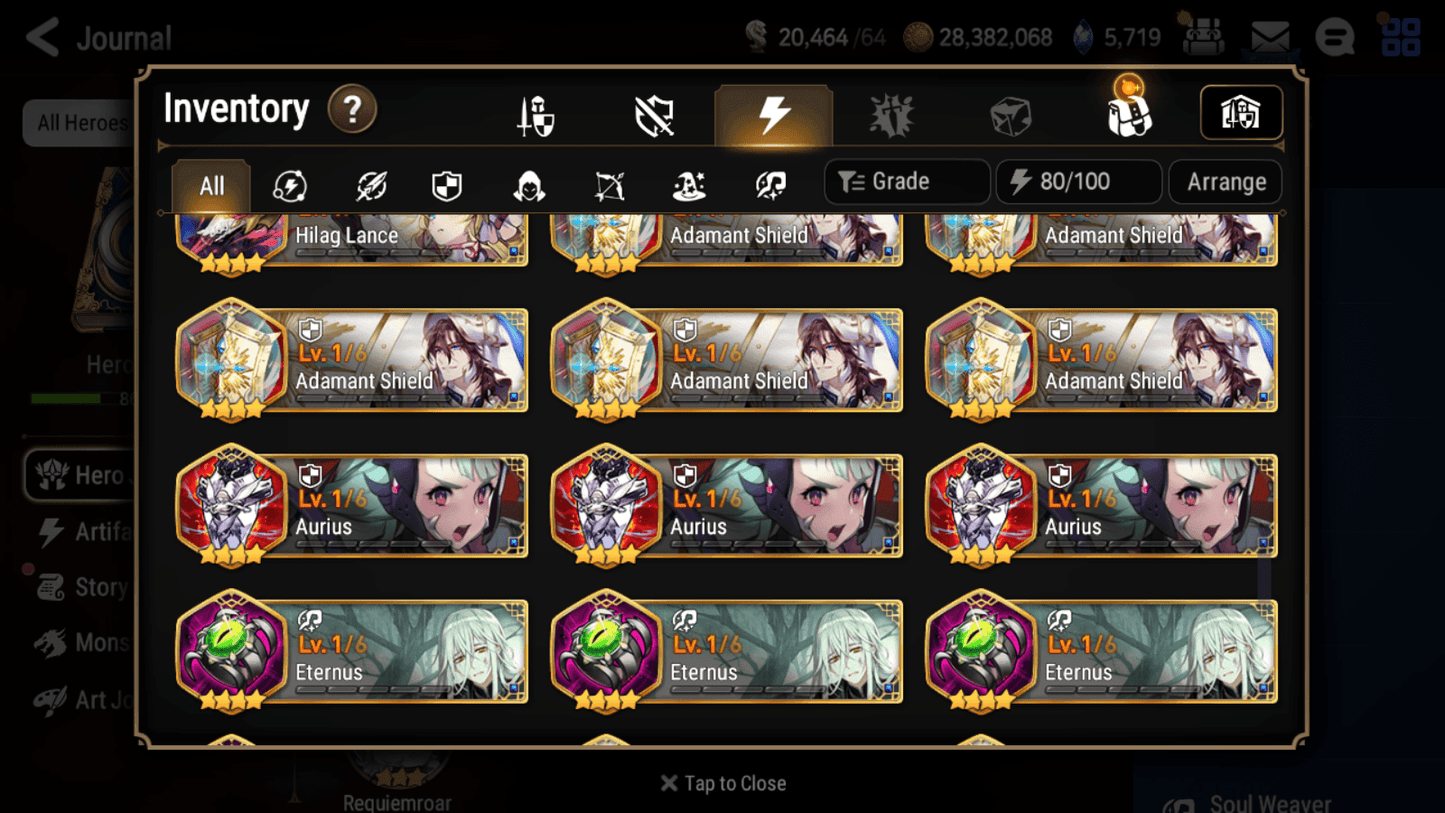The height and width of the screenshot is (813, 1445).
Task: Filter artifacts by Ranger bow icon
Action: tap(607, 183)
